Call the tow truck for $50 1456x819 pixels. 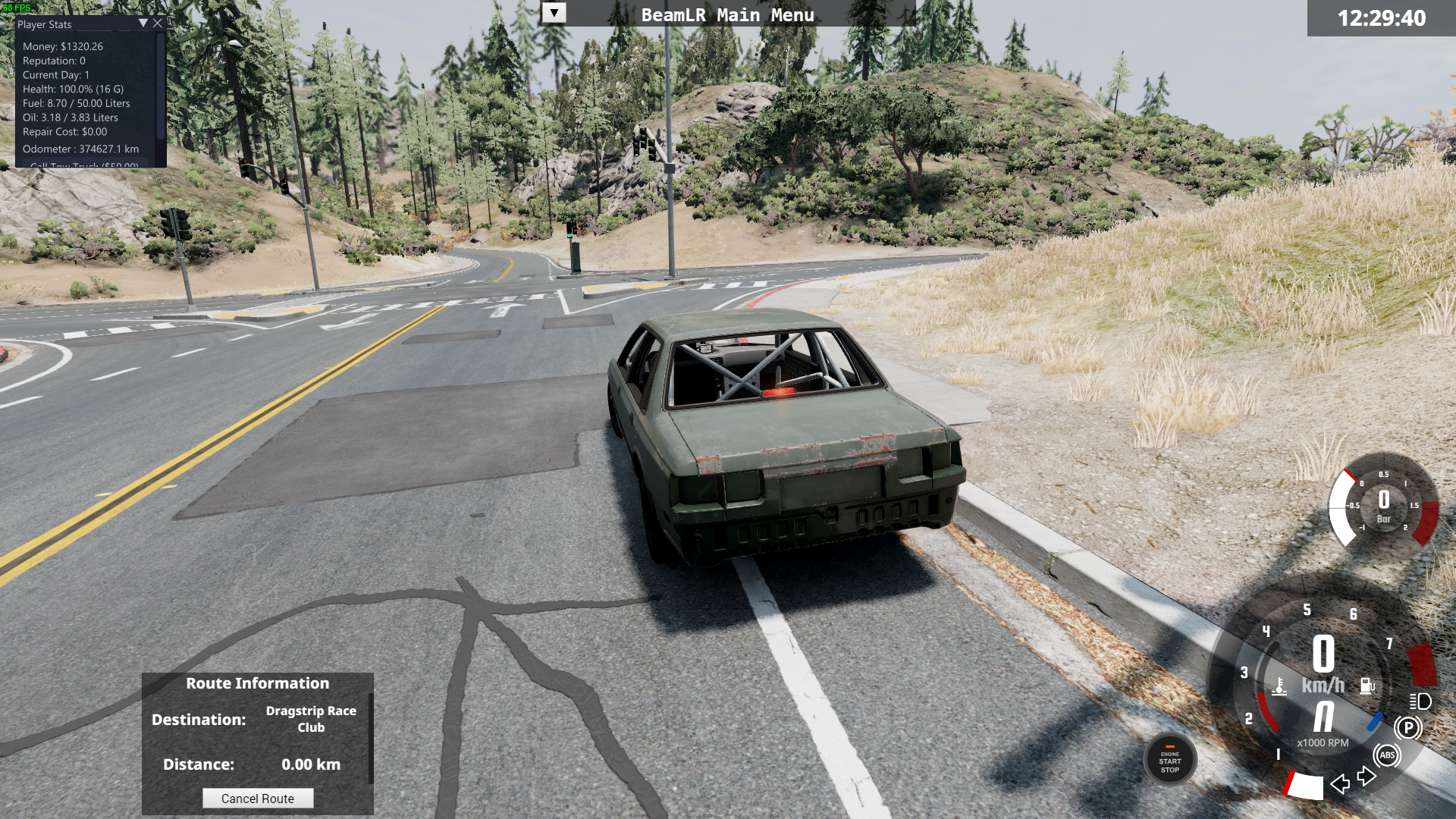click(x=84, y=164)
